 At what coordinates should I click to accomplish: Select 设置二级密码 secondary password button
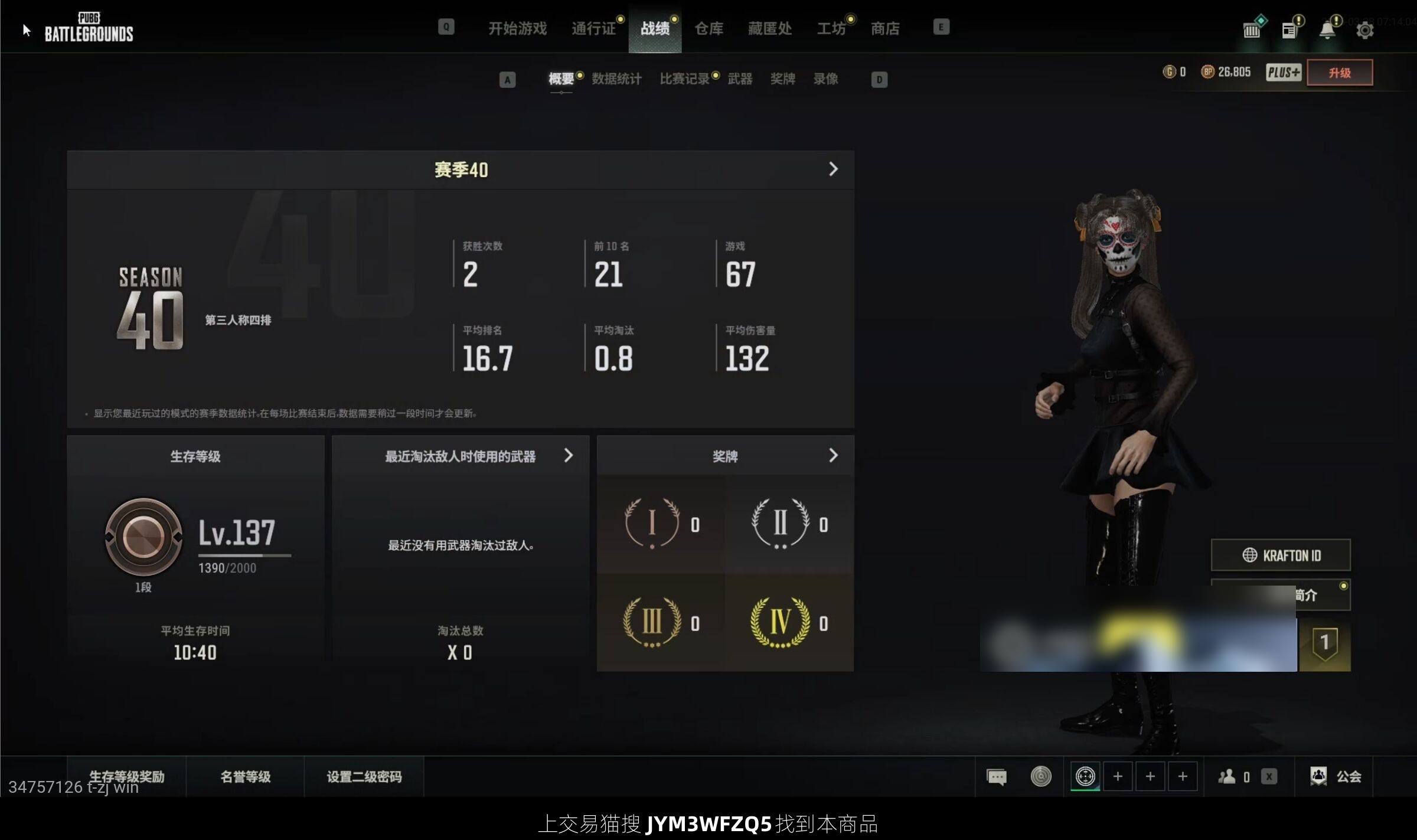click(364, 776)
